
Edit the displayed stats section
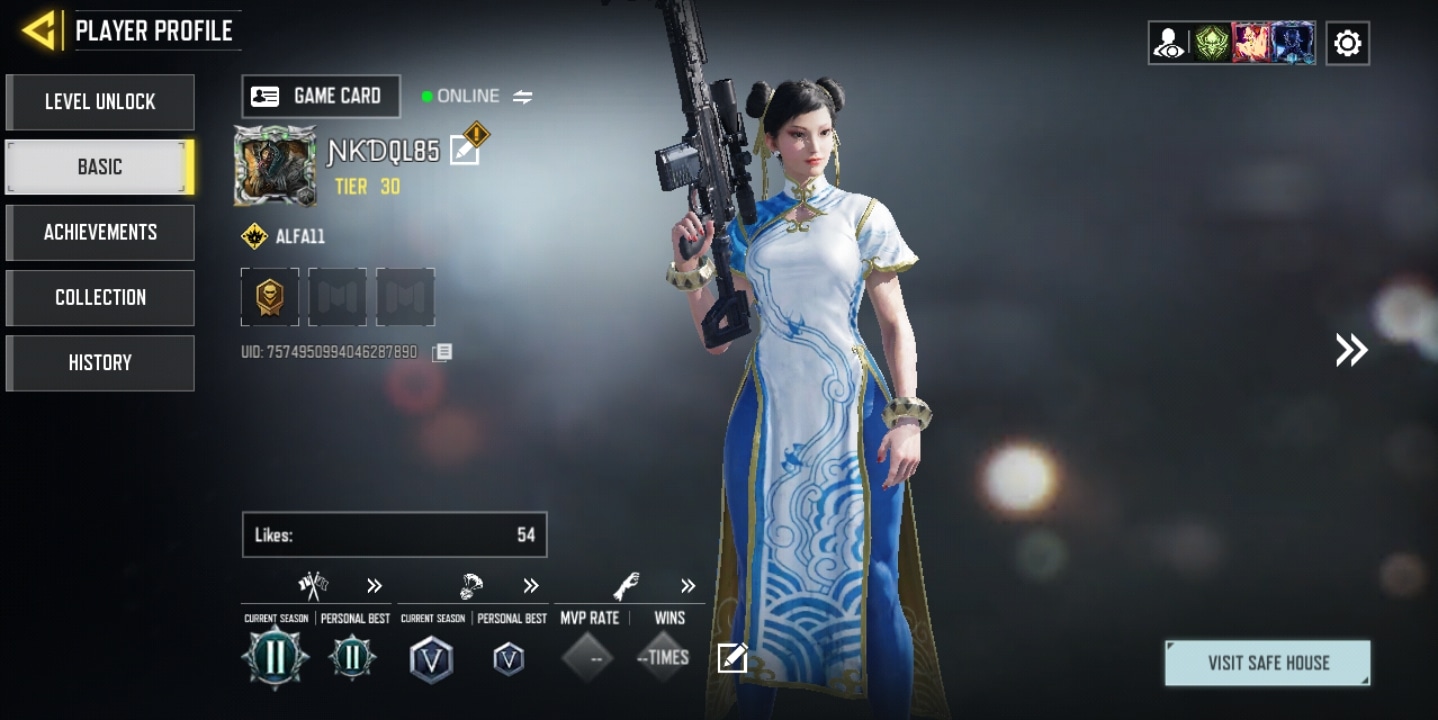[x=732, y=658]
